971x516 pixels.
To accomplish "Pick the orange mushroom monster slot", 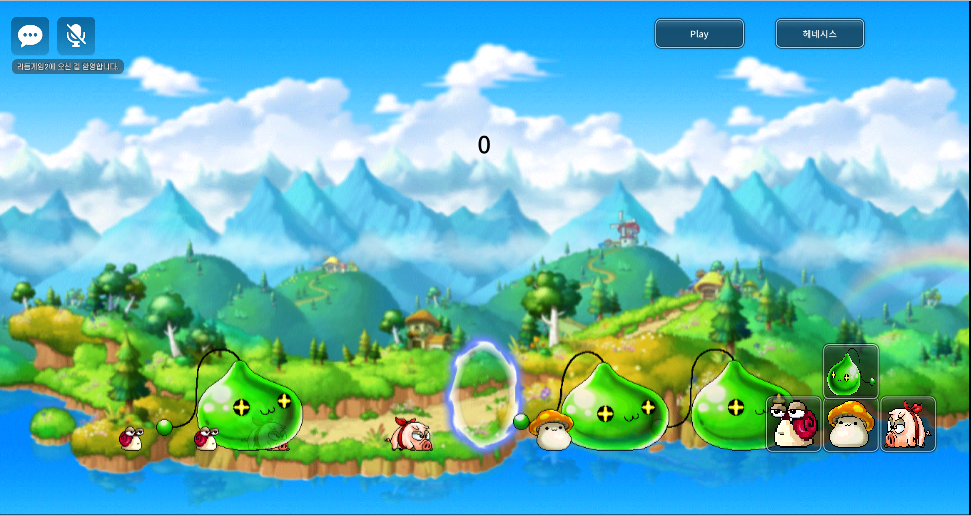I will (851, 424).
